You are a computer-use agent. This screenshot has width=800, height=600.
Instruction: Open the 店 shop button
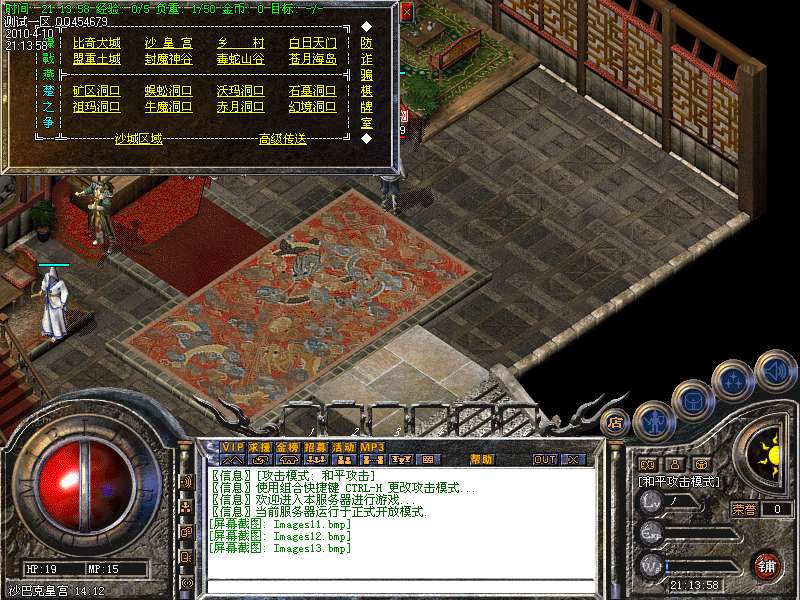(x=616, y=421)
